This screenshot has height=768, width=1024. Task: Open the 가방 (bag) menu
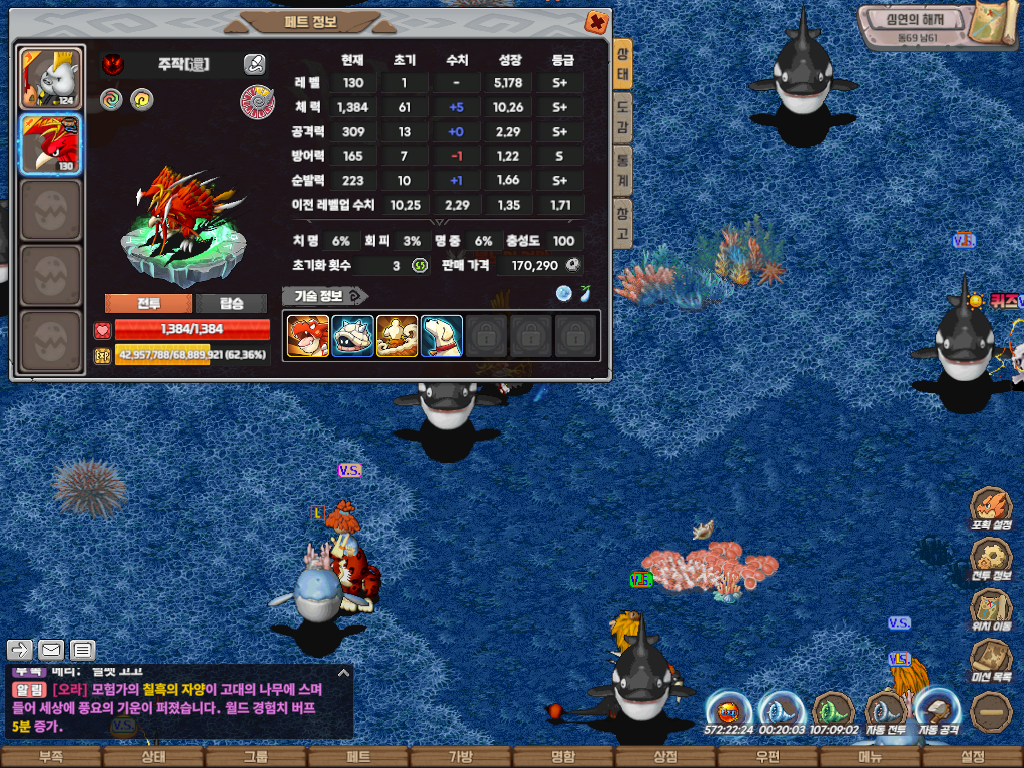pyautogui.click(x=460, y=757)
